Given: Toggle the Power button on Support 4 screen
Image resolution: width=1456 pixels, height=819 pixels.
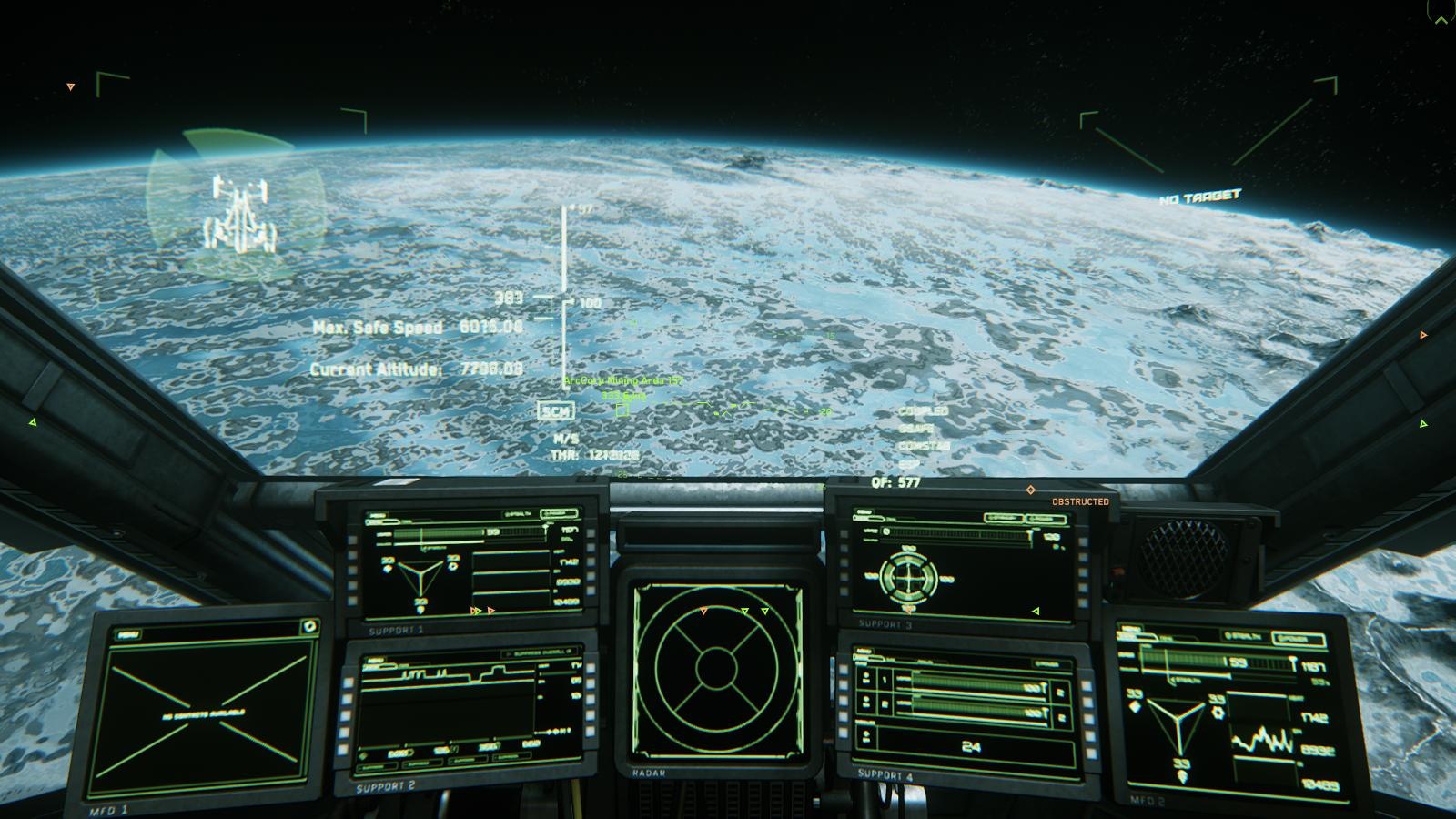Looking at the screenshot, I should click(1047, 664).
